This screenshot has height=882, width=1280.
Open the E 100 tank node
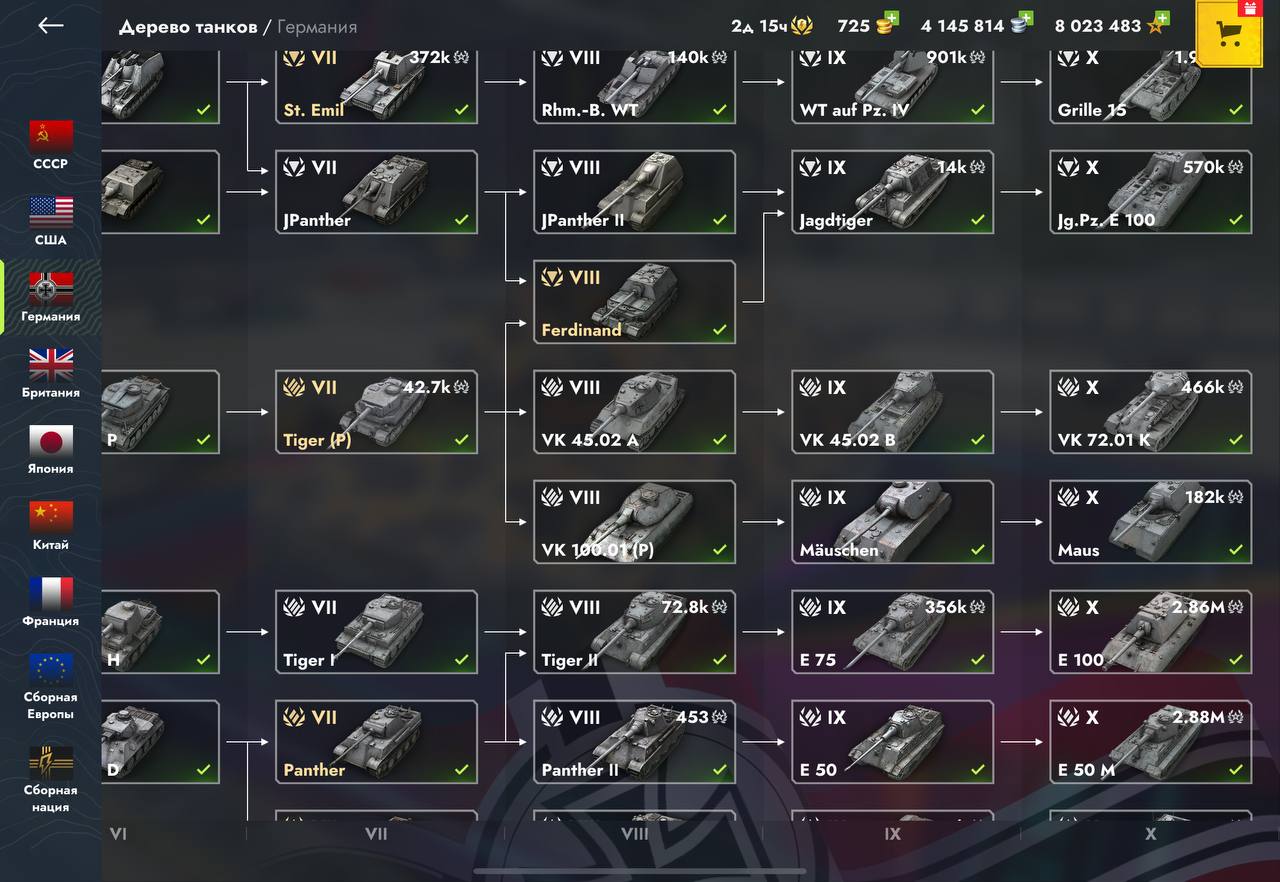(1150, 632)
